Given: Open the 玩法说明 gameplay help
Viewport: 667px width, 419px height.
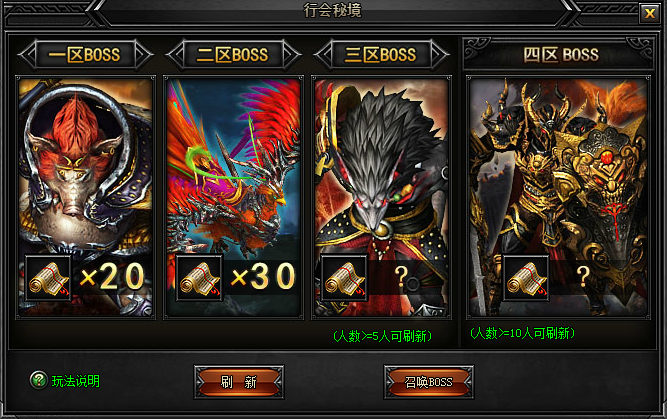Looking at the screenshot, I should (x=66, y=380).
